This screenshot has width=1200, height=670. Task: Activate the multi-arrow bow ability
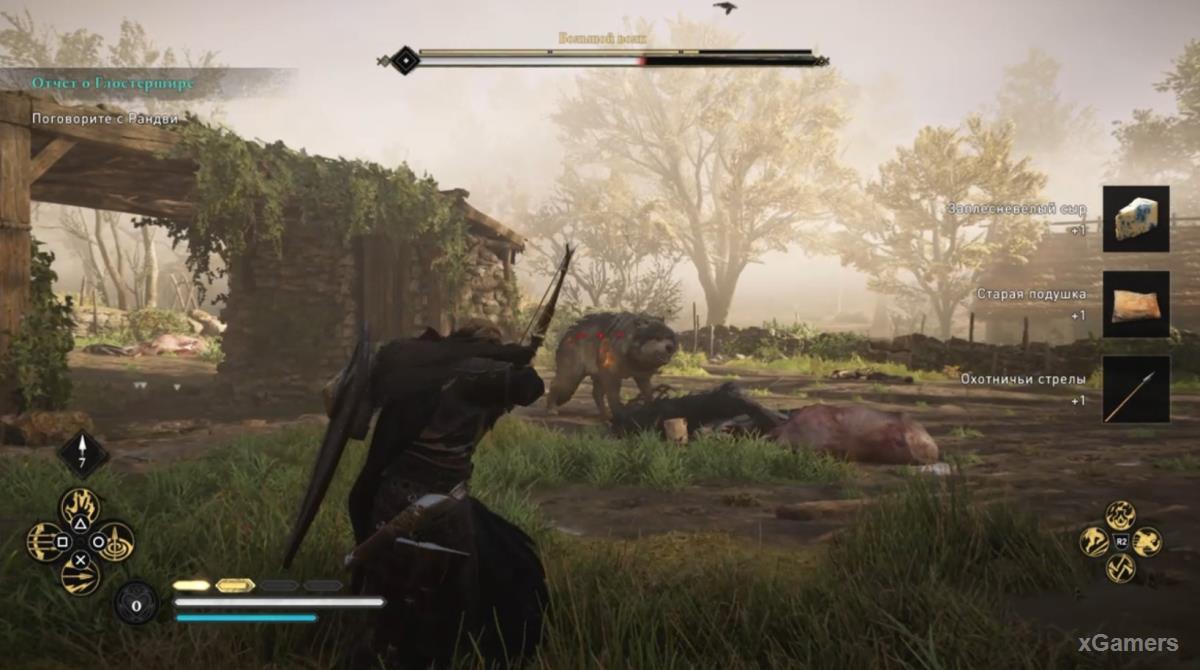coord(44,542)
